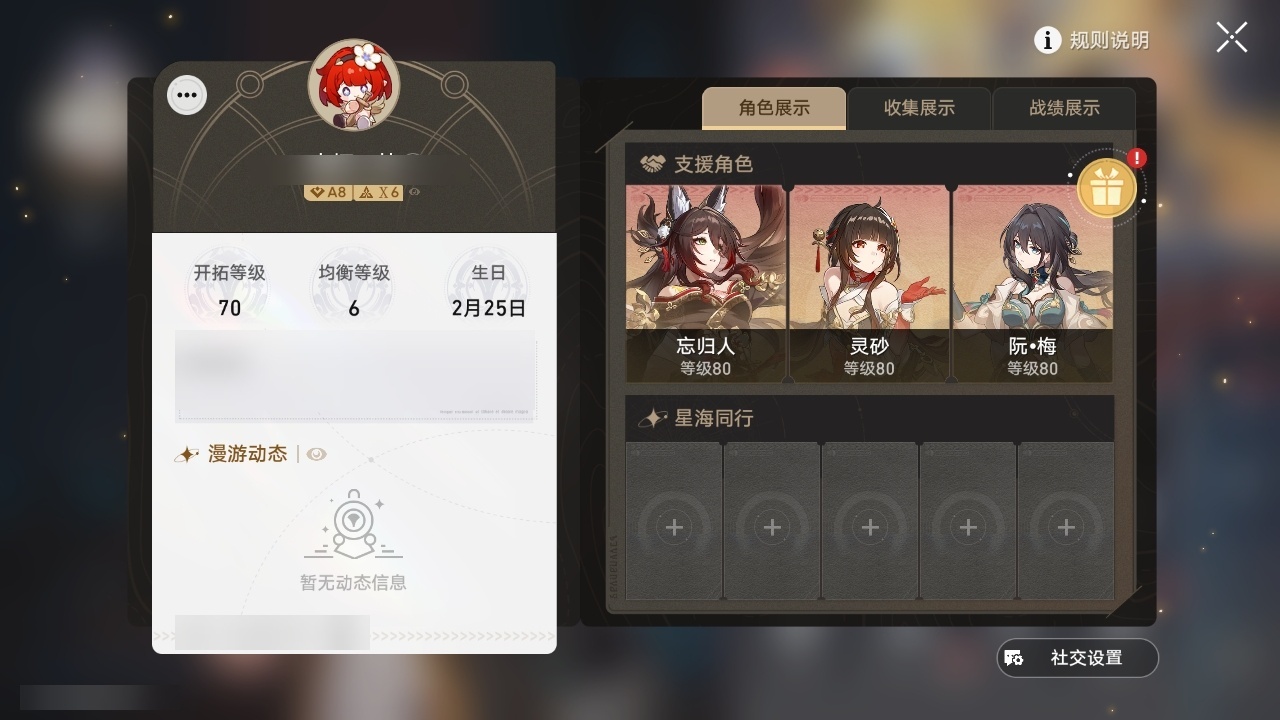
Task: Click the player avatar portrait
Action: point(354,88)
